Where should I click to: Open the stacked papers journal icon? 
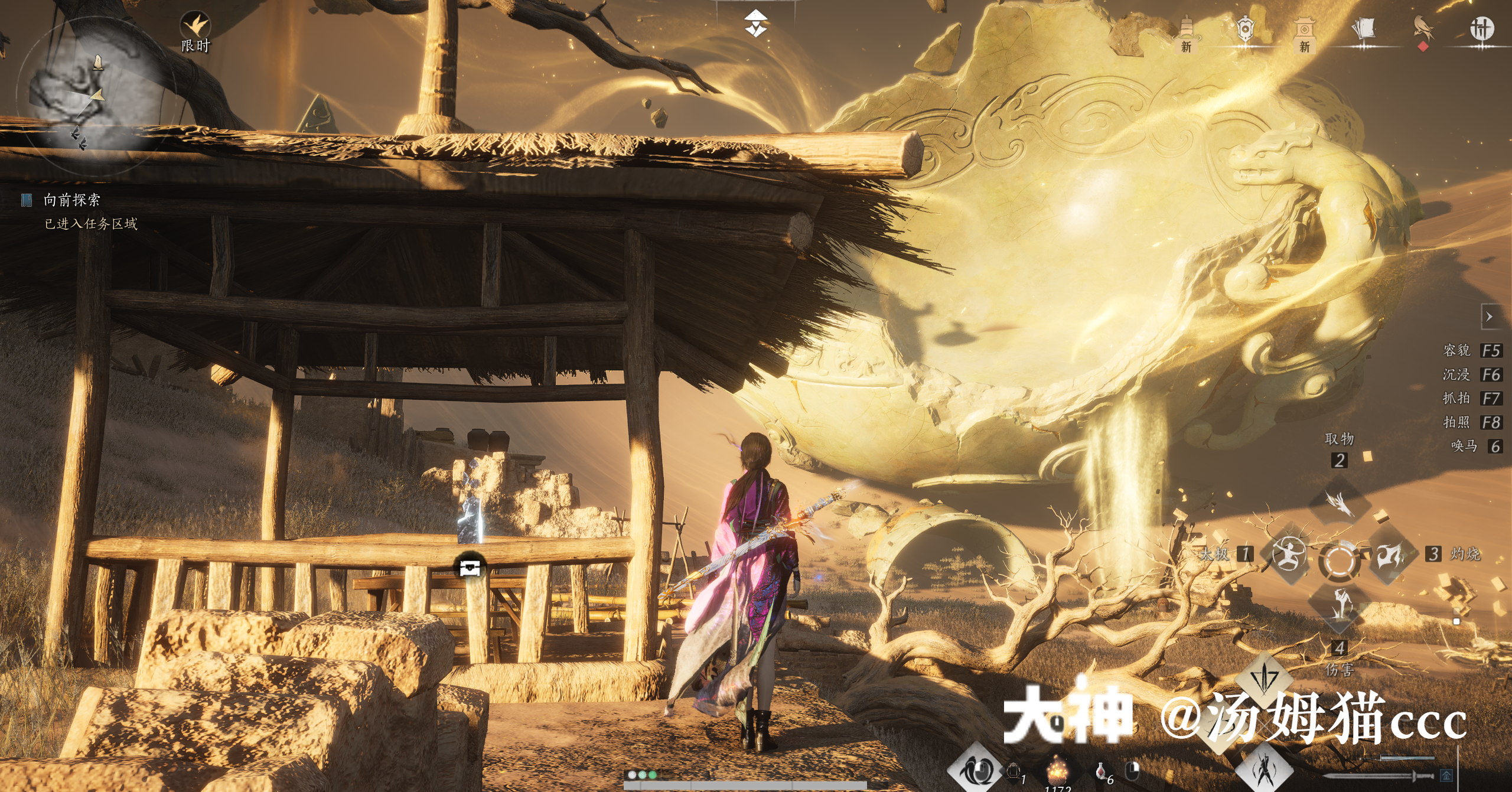click(1363, 30)
